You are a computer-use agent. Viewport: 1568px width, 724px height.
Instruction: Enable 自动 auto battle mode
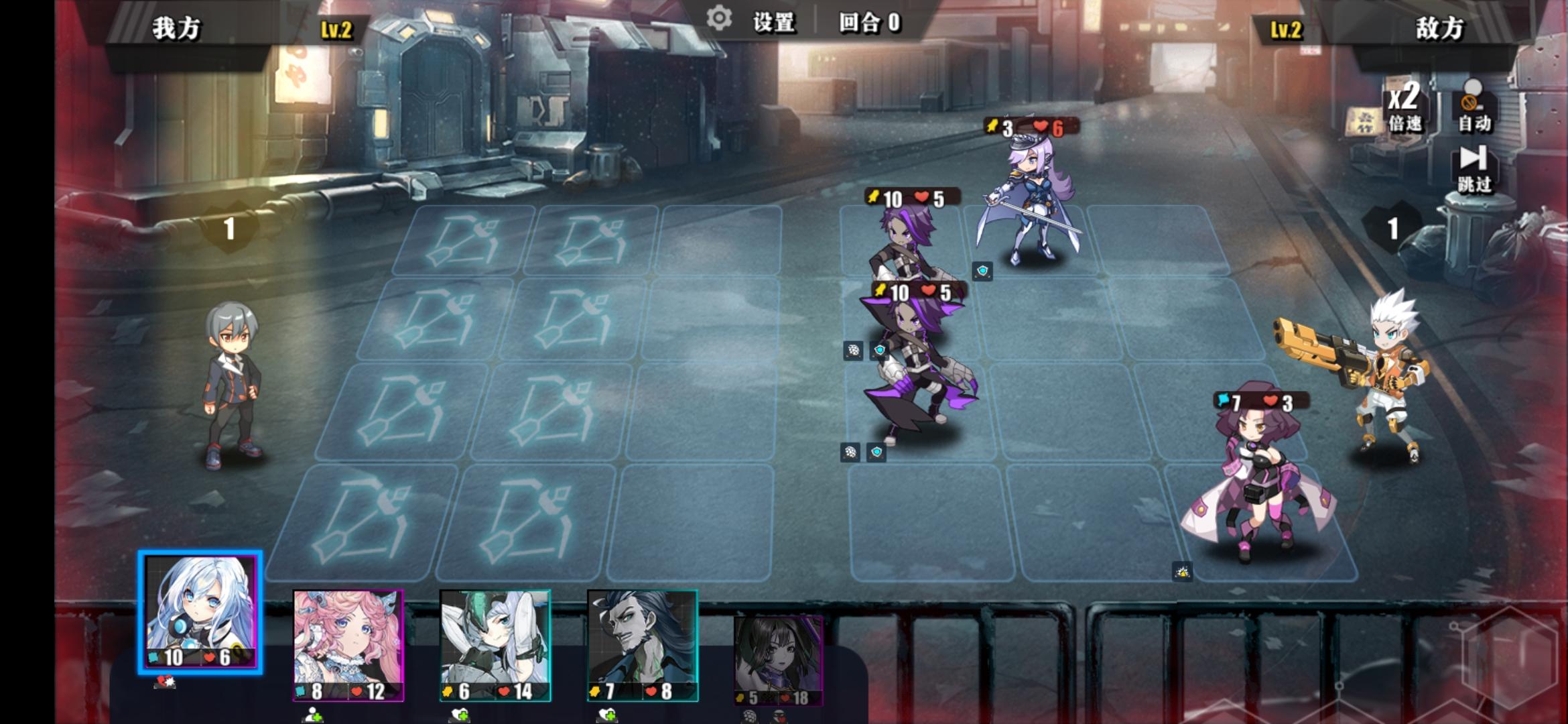pos(1474,107)
